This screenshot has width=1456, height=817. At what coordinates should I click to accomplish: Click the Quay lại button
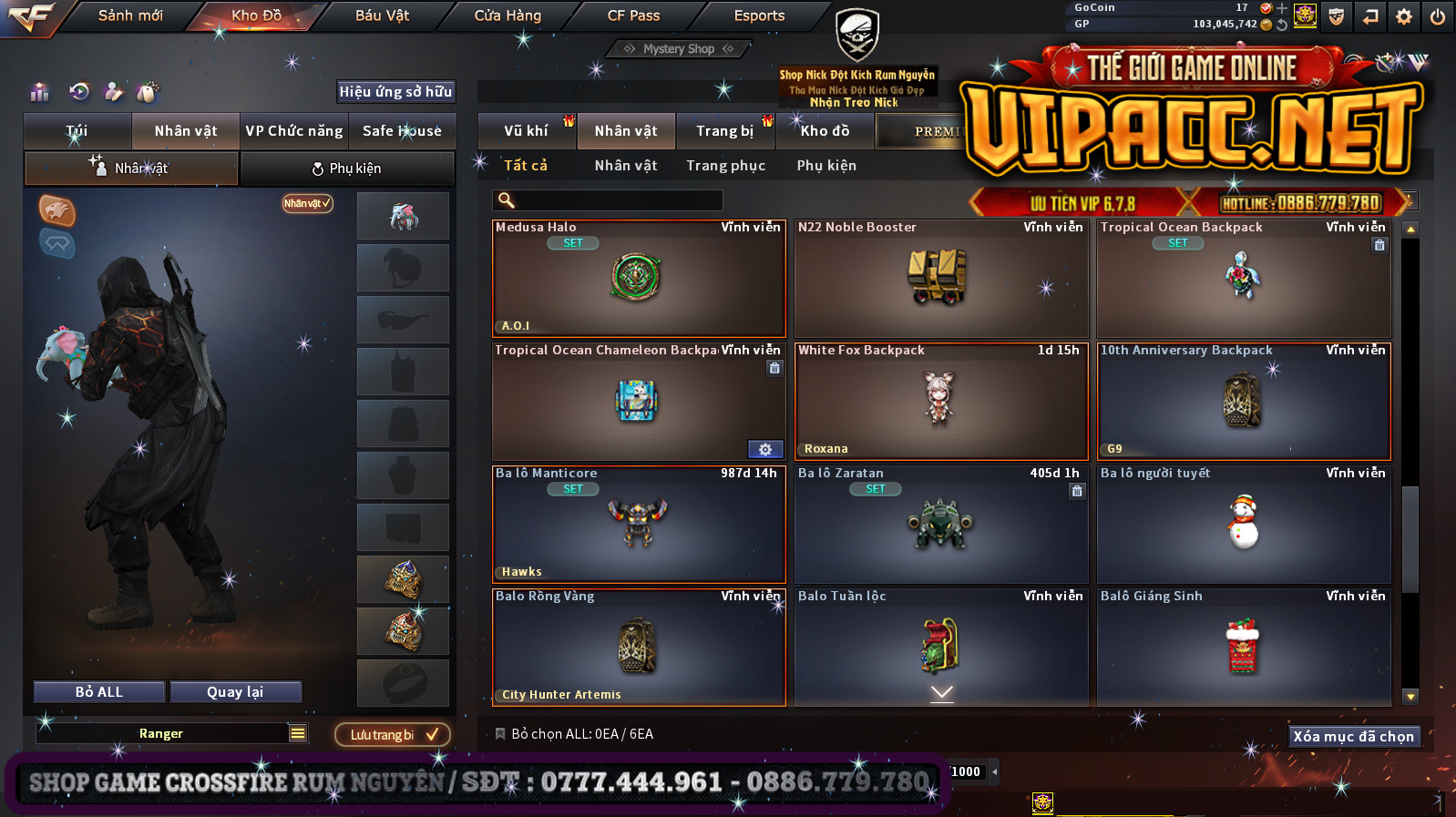tap(235, 692)
